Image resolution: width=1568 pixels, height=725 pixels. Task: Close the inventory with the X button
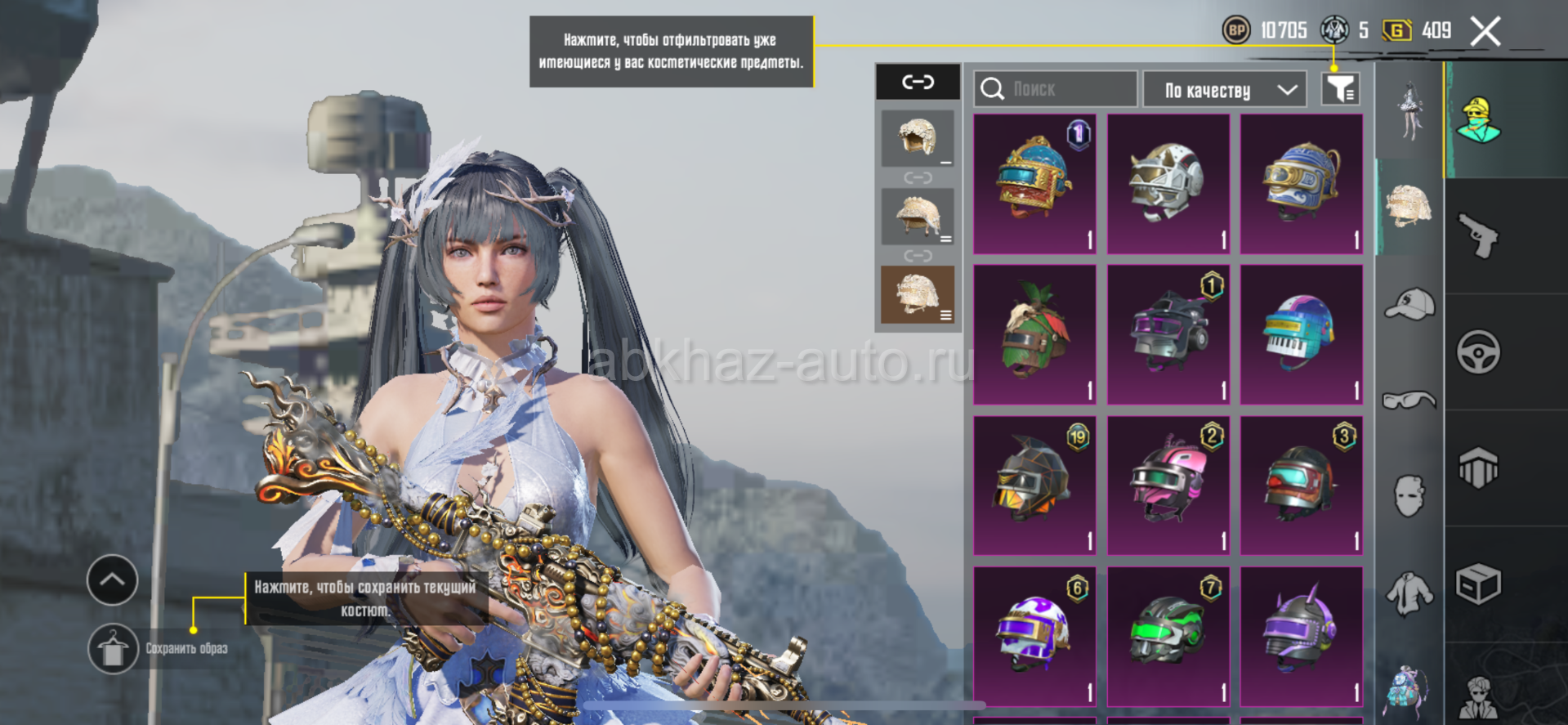pos(1485,32)
